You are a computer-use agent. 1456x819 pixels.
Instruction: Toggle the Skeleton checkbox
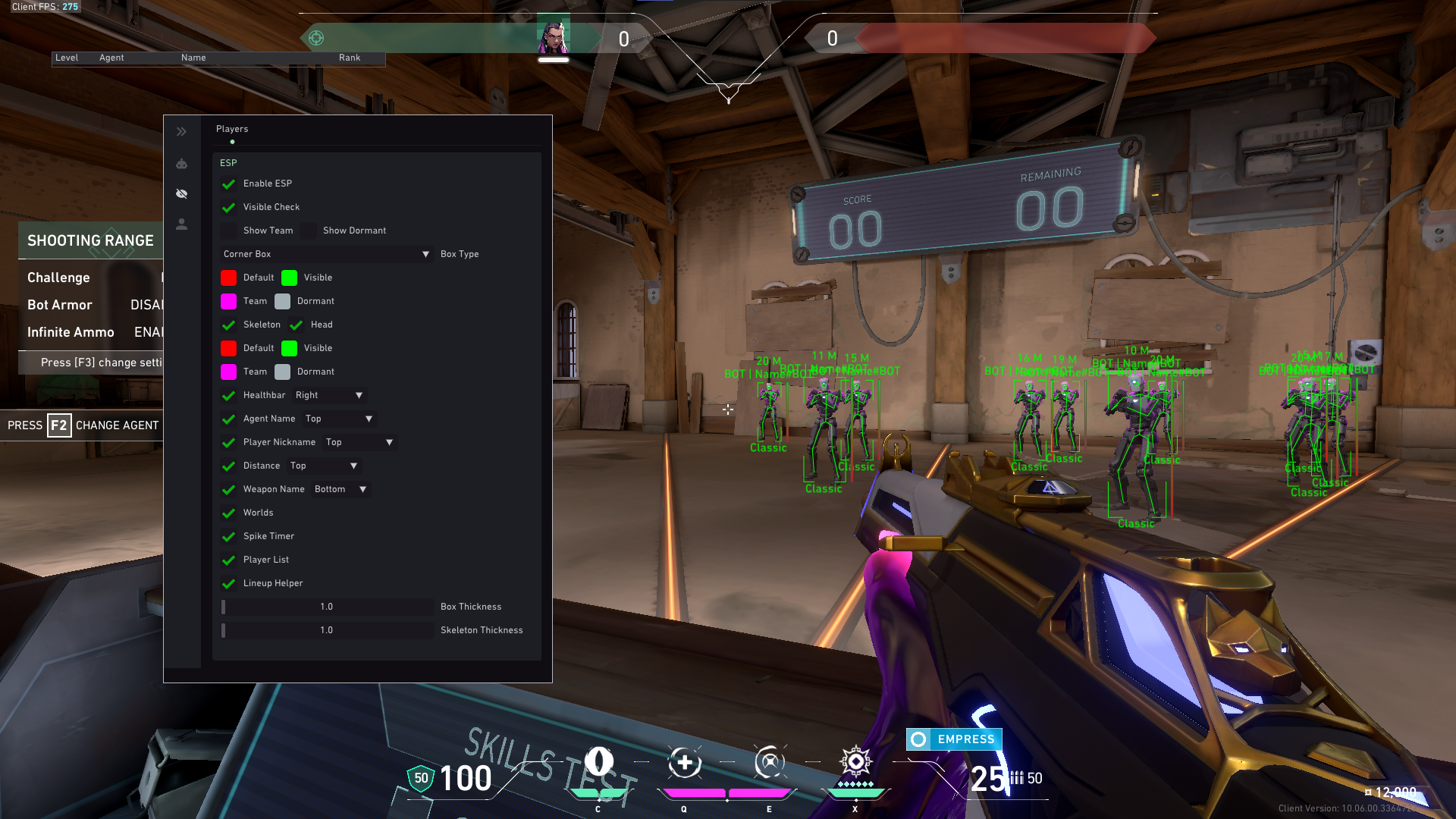228,325
